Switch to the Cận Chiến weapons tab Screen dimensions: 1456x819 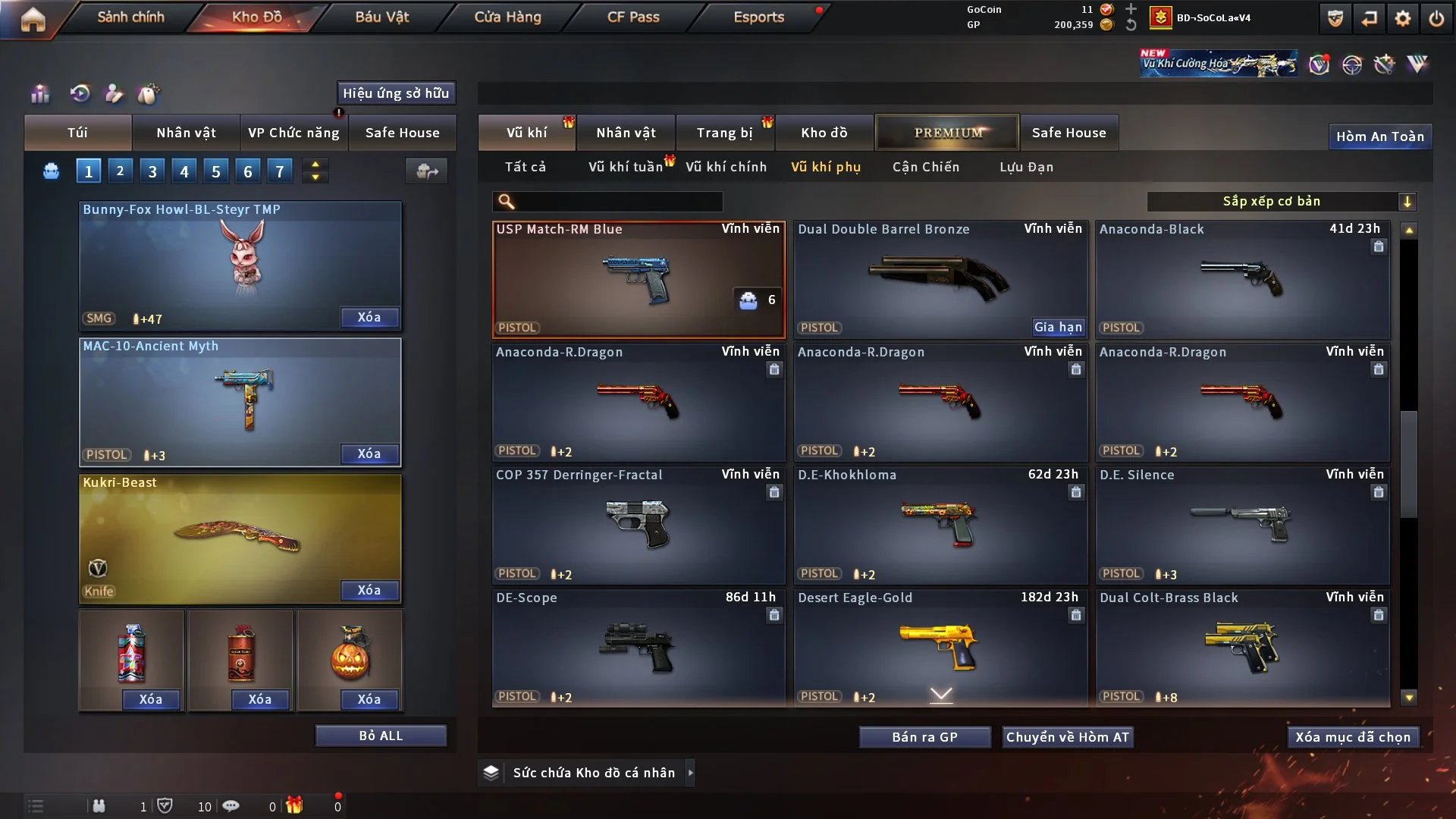(x=926, y=167)
